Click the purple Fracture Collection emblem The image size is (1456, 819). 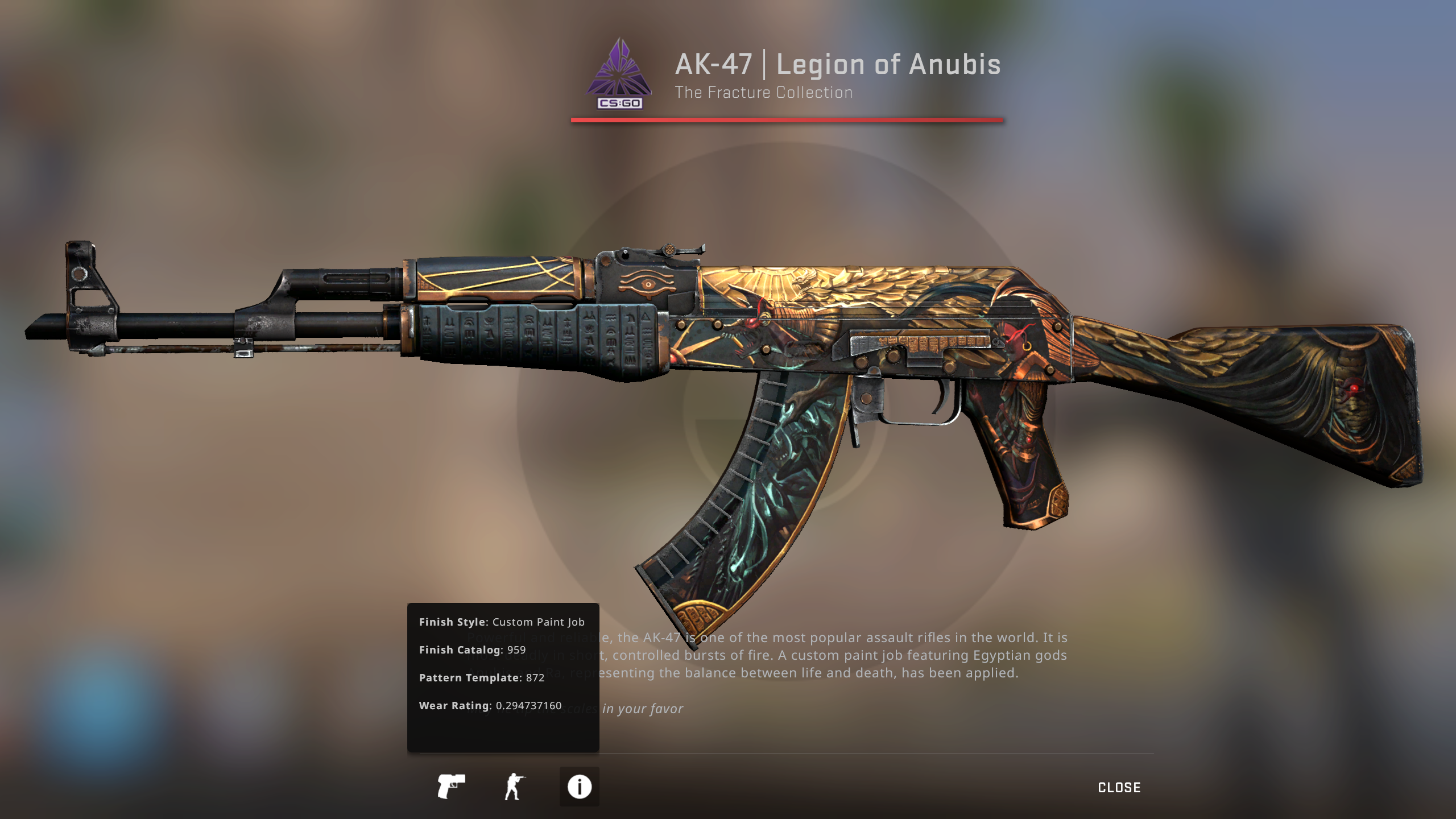(x=619, y=68)
